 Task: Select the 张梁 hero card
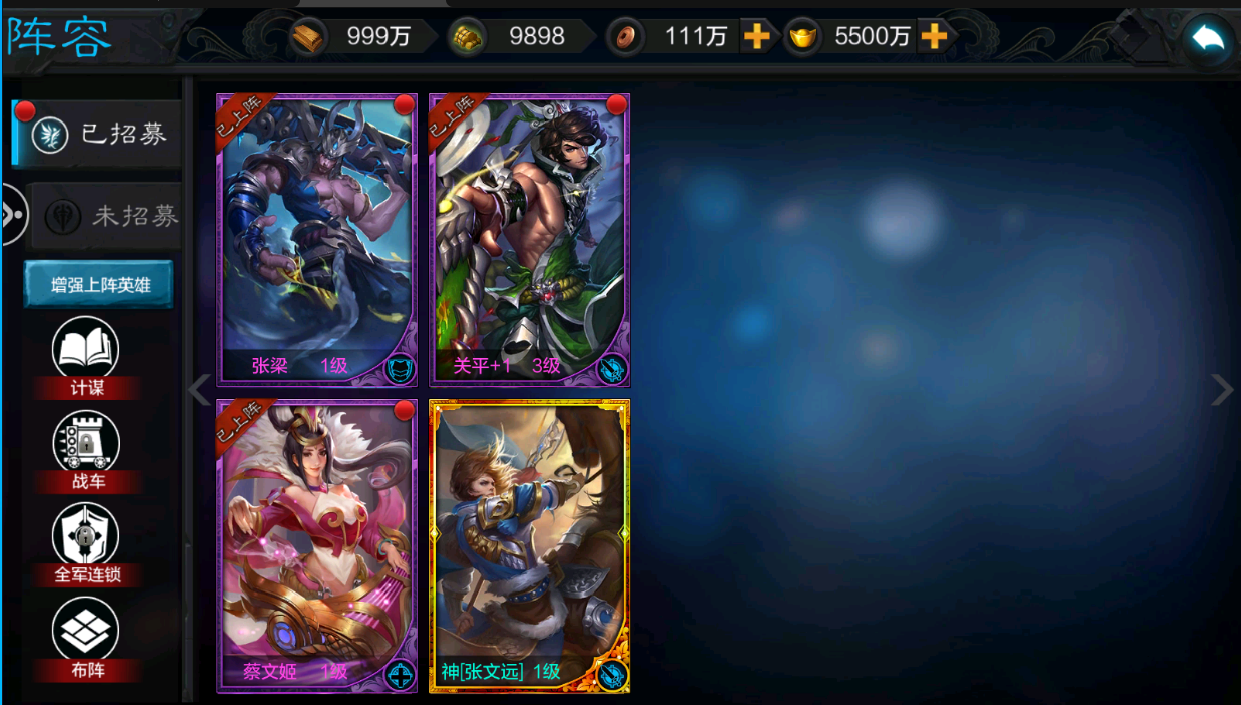(x=317, y=240)
